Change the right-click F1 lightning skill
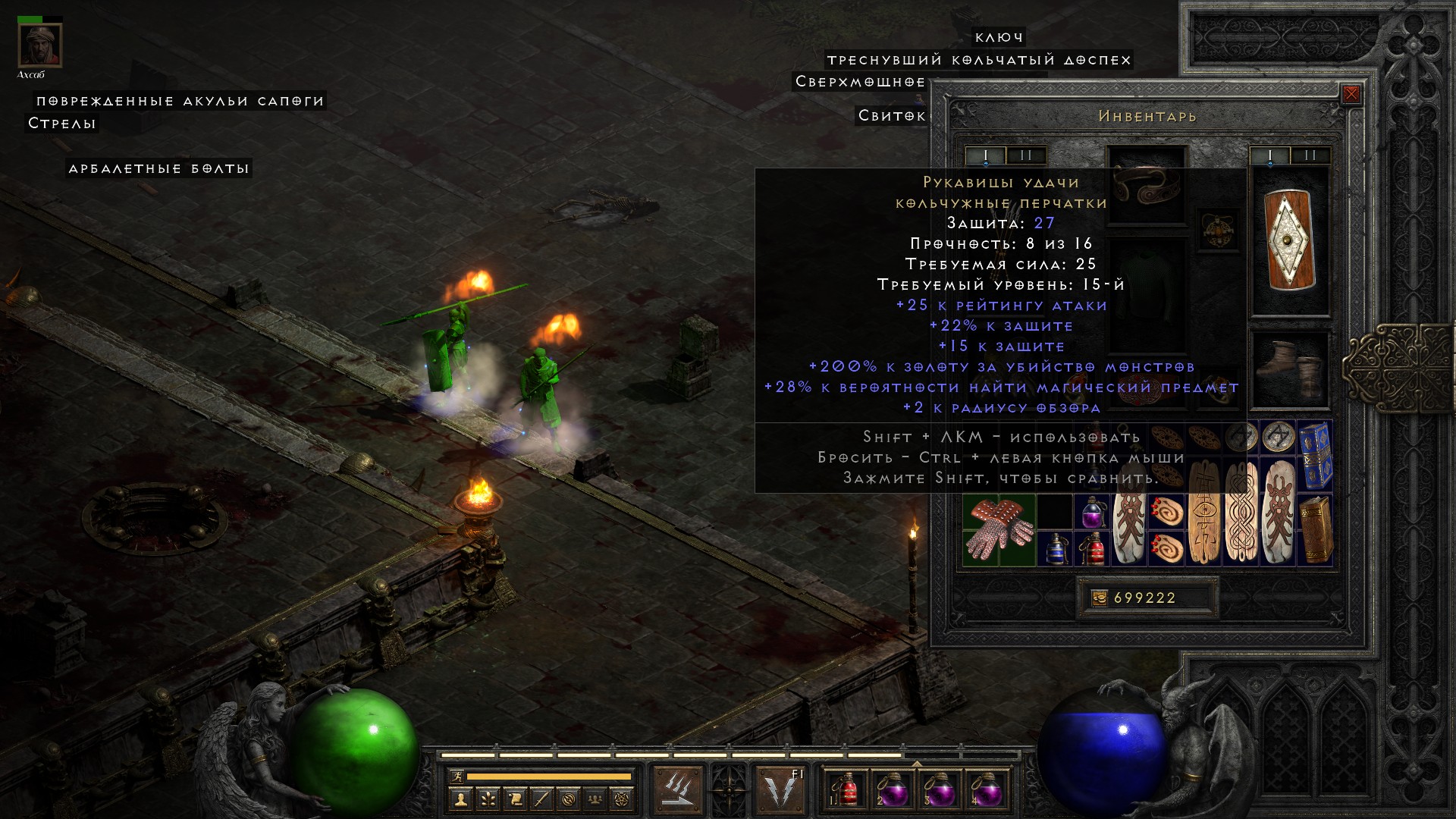Screen dimensions: 1456x819 coord(781,790)
